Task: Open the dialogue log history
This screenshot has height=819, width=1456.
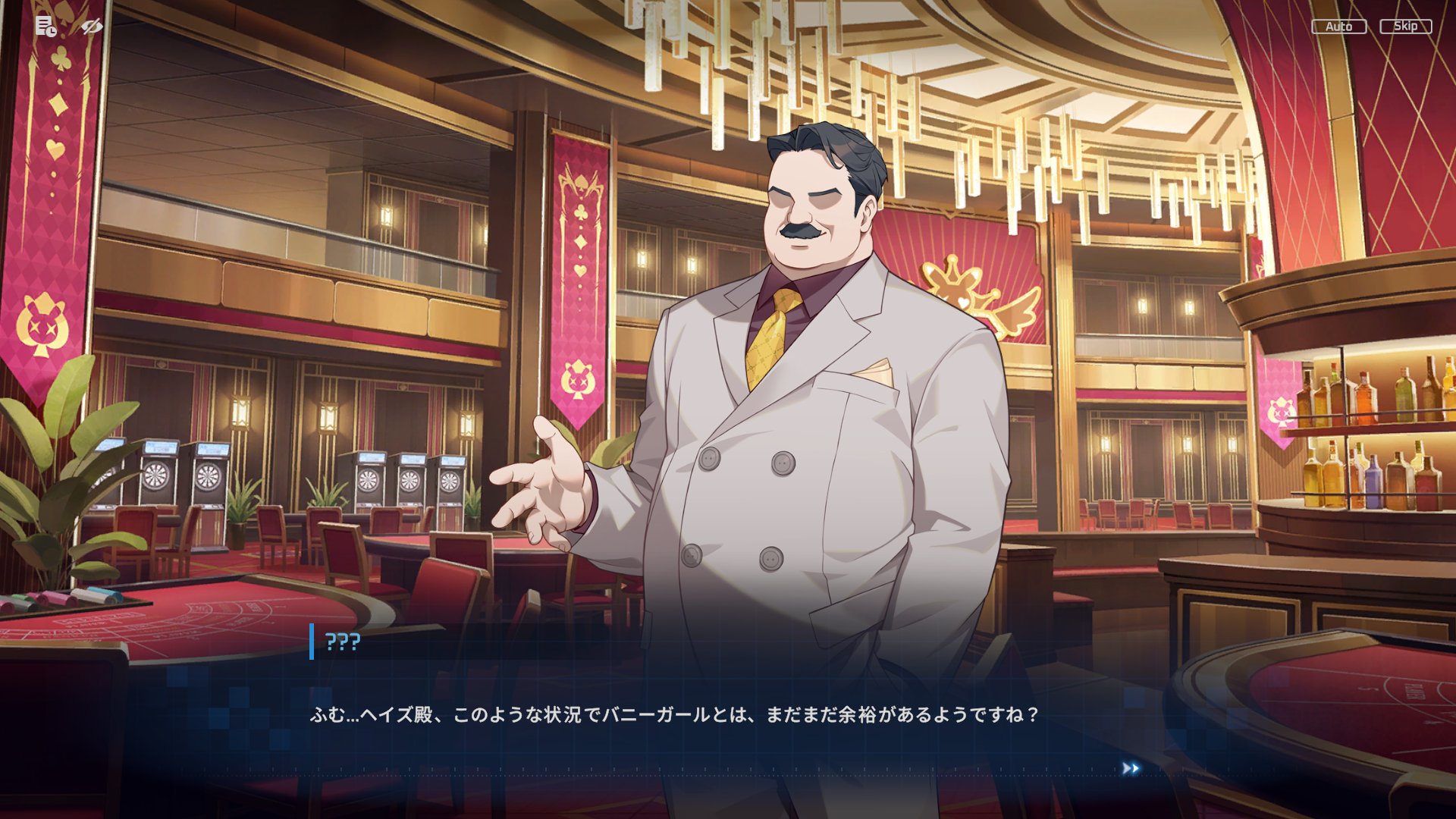Action: click(45, 27)
